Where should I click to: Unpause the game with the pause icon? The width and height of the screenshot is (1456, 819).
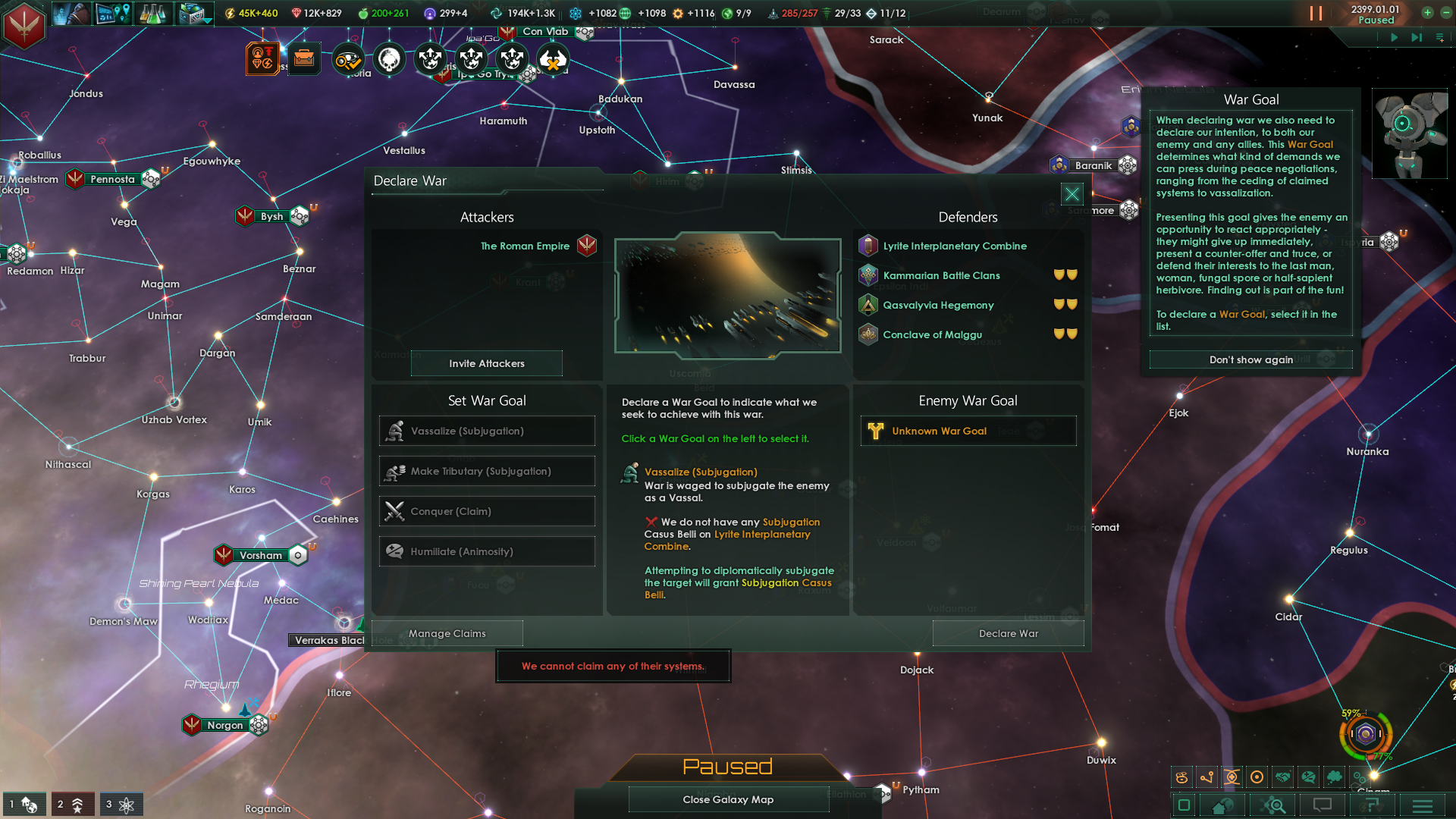pos(1314,13)
